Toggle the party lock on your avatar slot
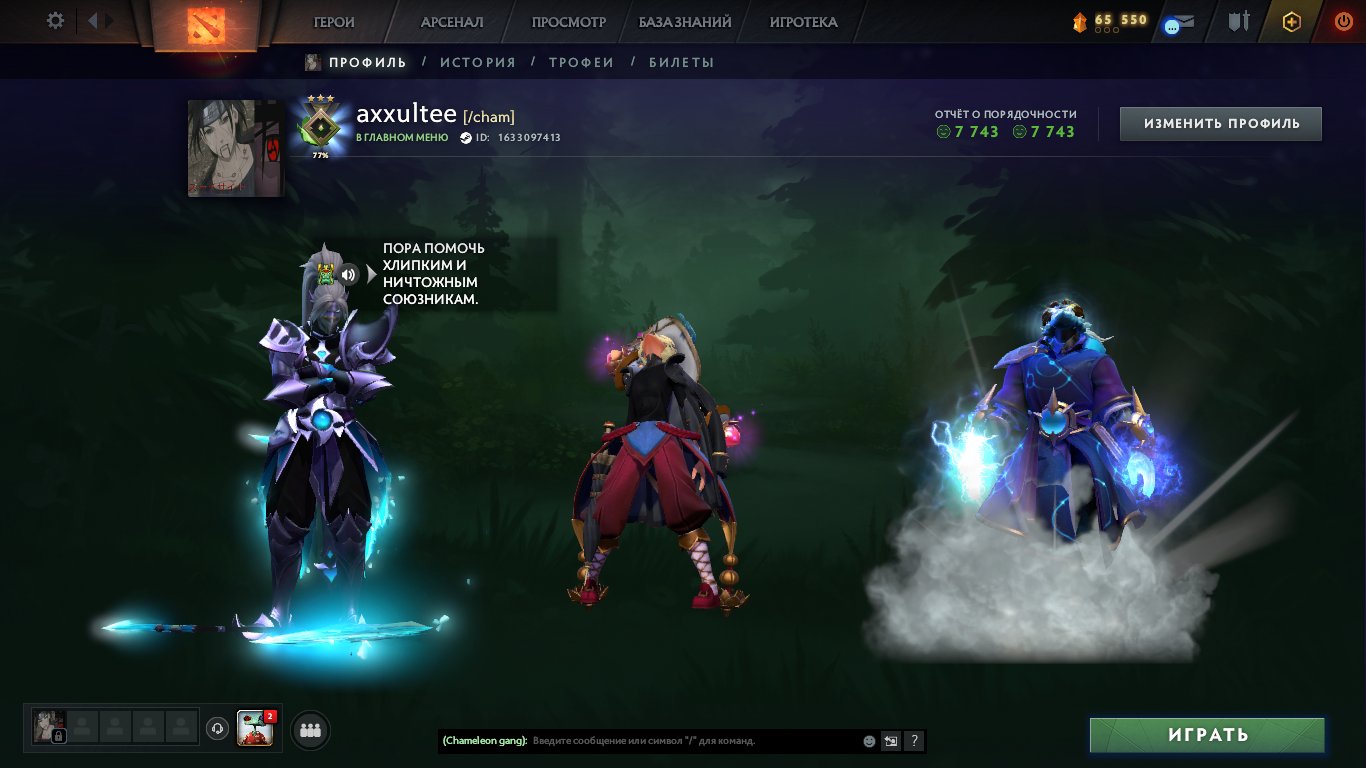Screen dimensions: 1366x768 (x=58, y=735)
